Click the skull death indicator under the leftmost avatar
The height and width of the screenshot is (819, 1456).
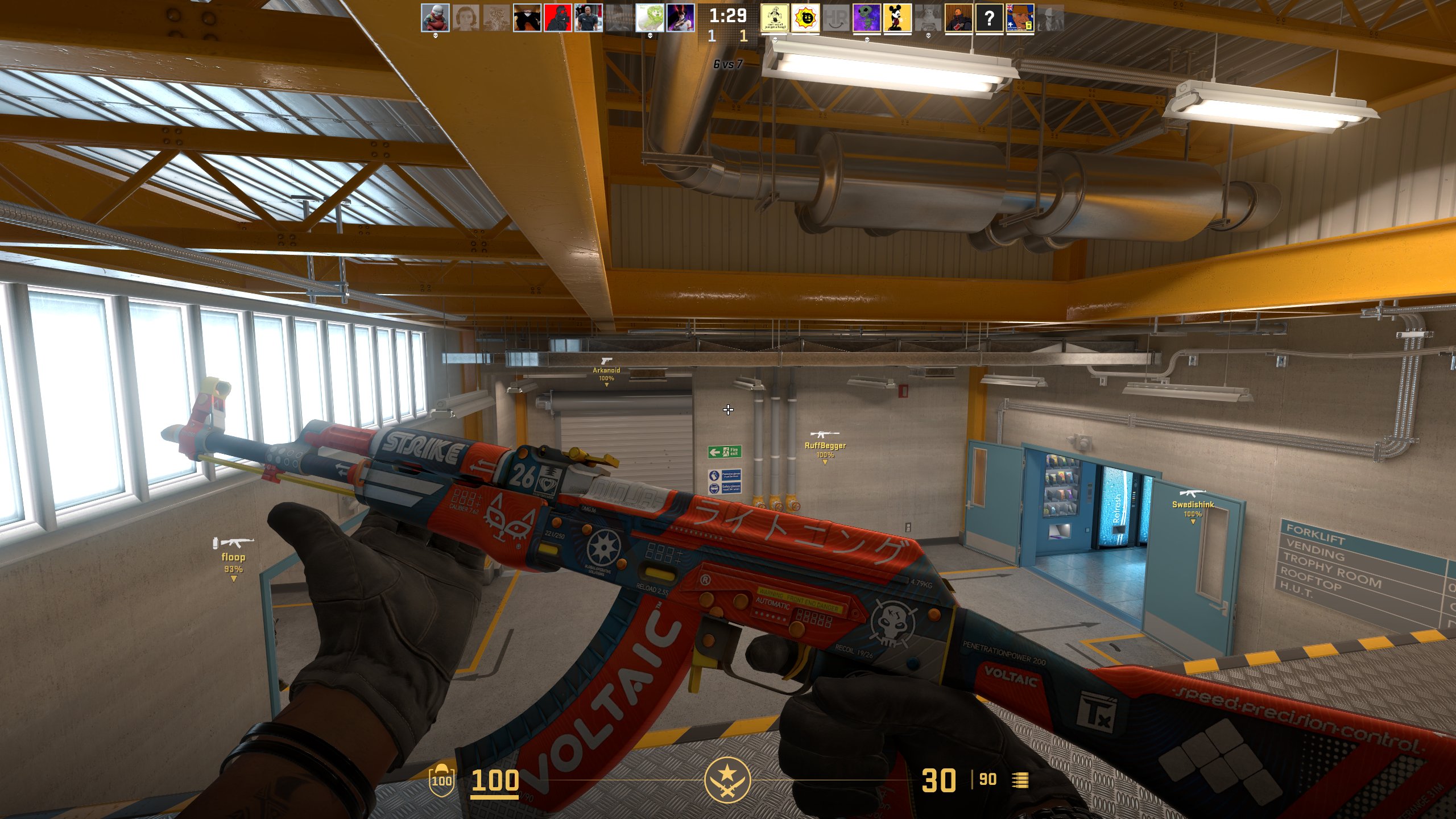point(435,36)
